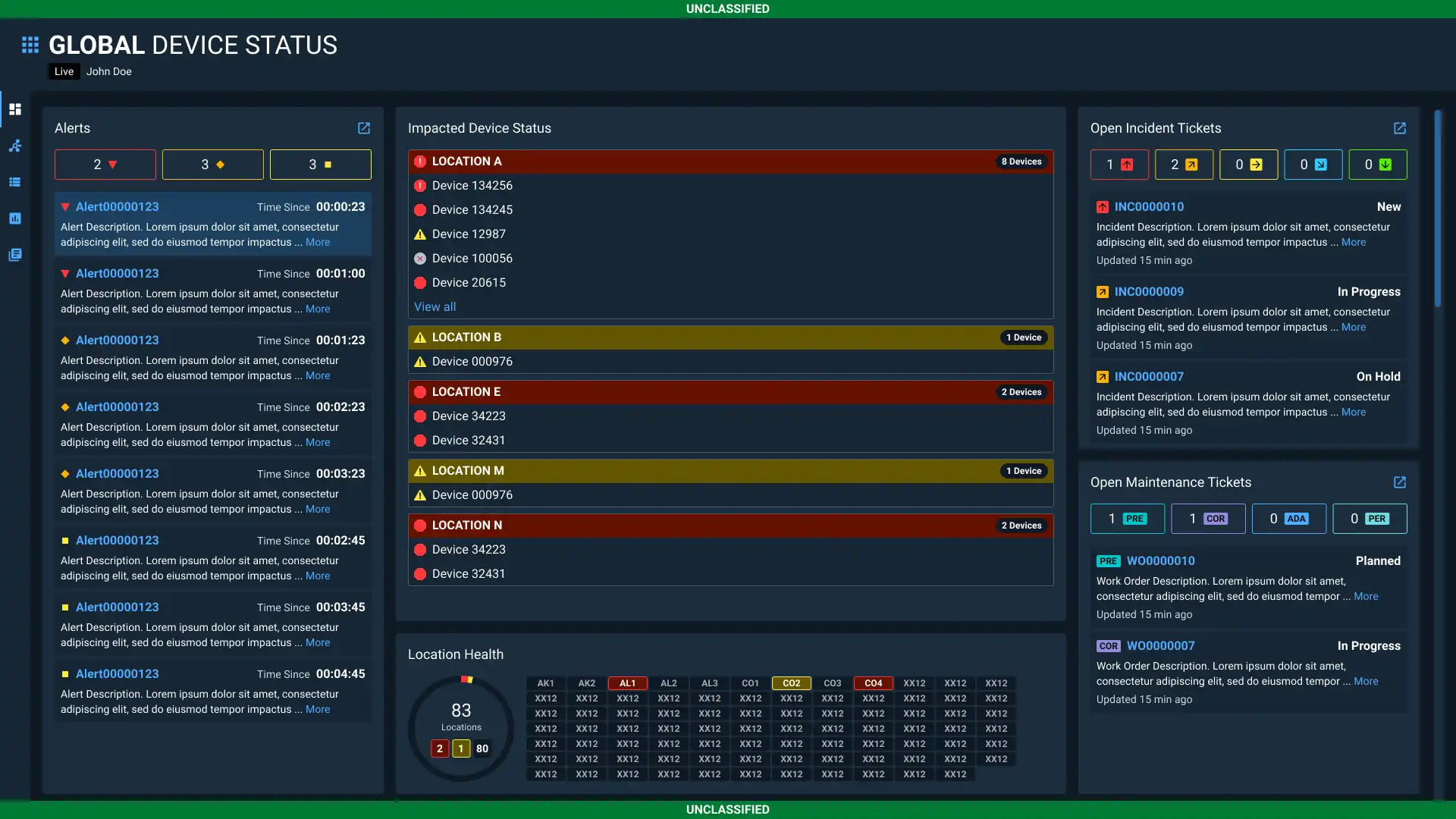Open the Dashboard view in the sidebar
Image resolution: width=1456 pixels, height=819 pixels.
click(x=15, y=109)
